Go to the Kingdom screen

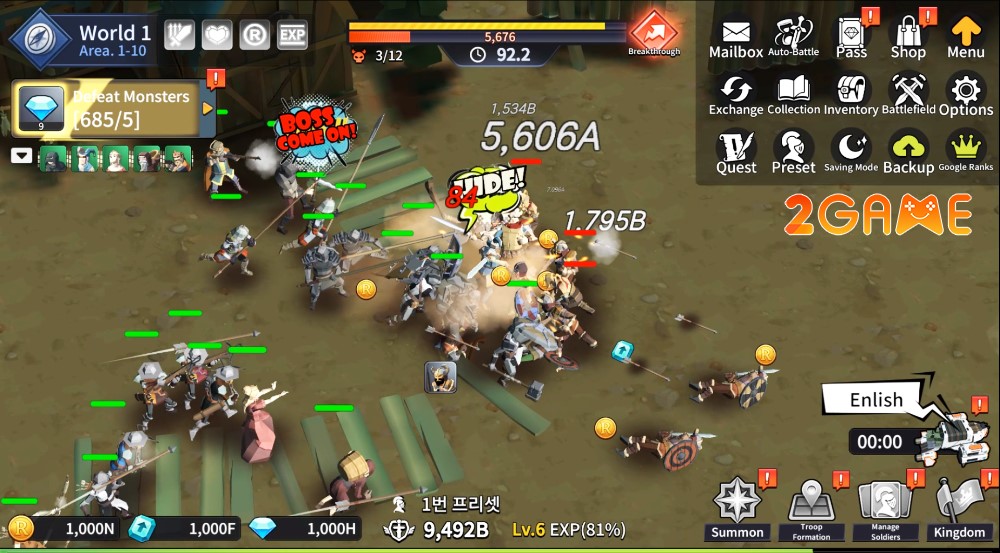coord(958,507)
